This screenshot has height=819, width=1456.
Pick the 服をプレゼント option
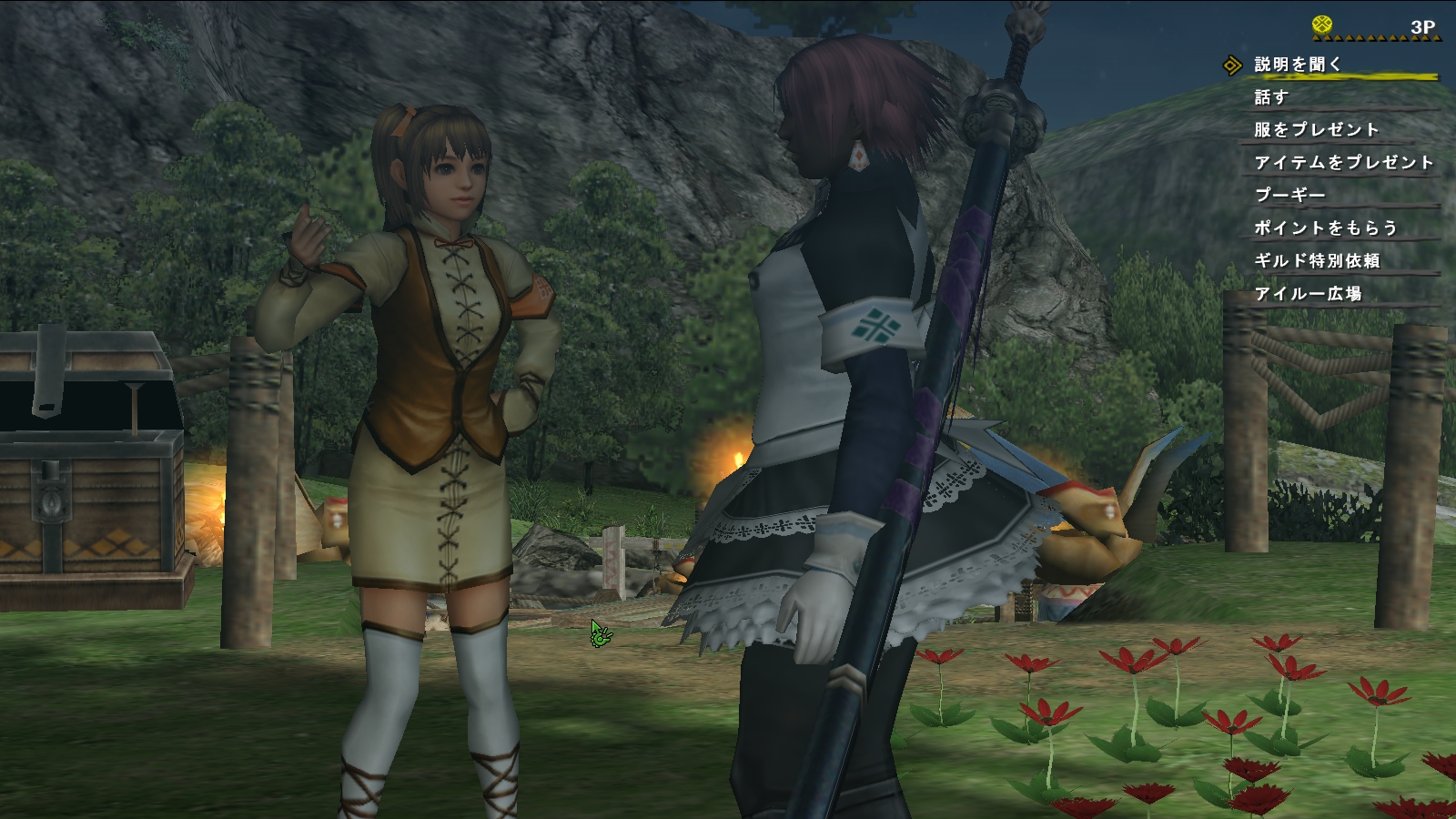tap(1316, 130)
